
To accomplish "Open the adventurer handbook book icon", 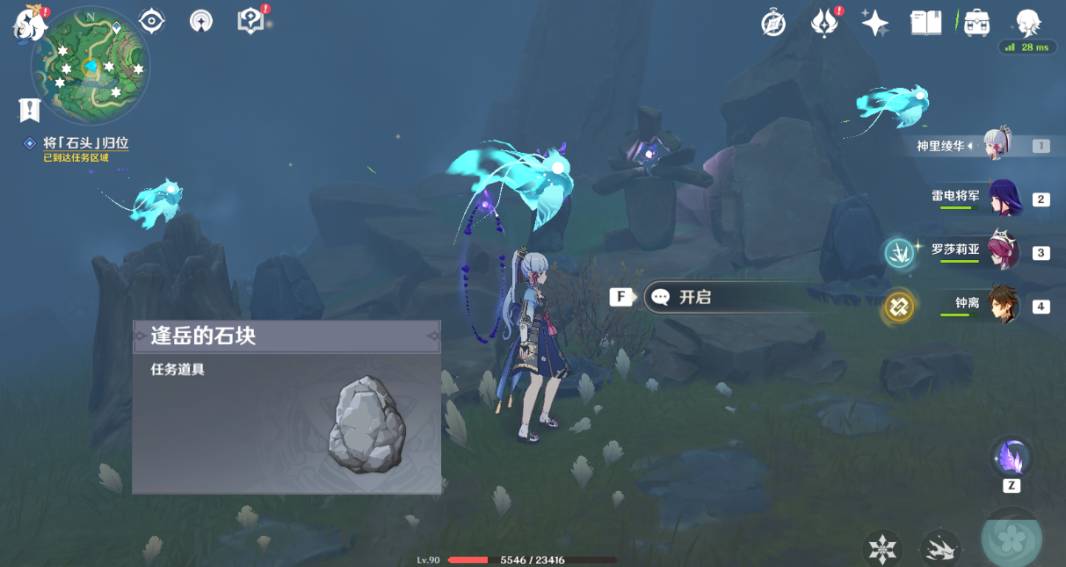I will point(926,23).
